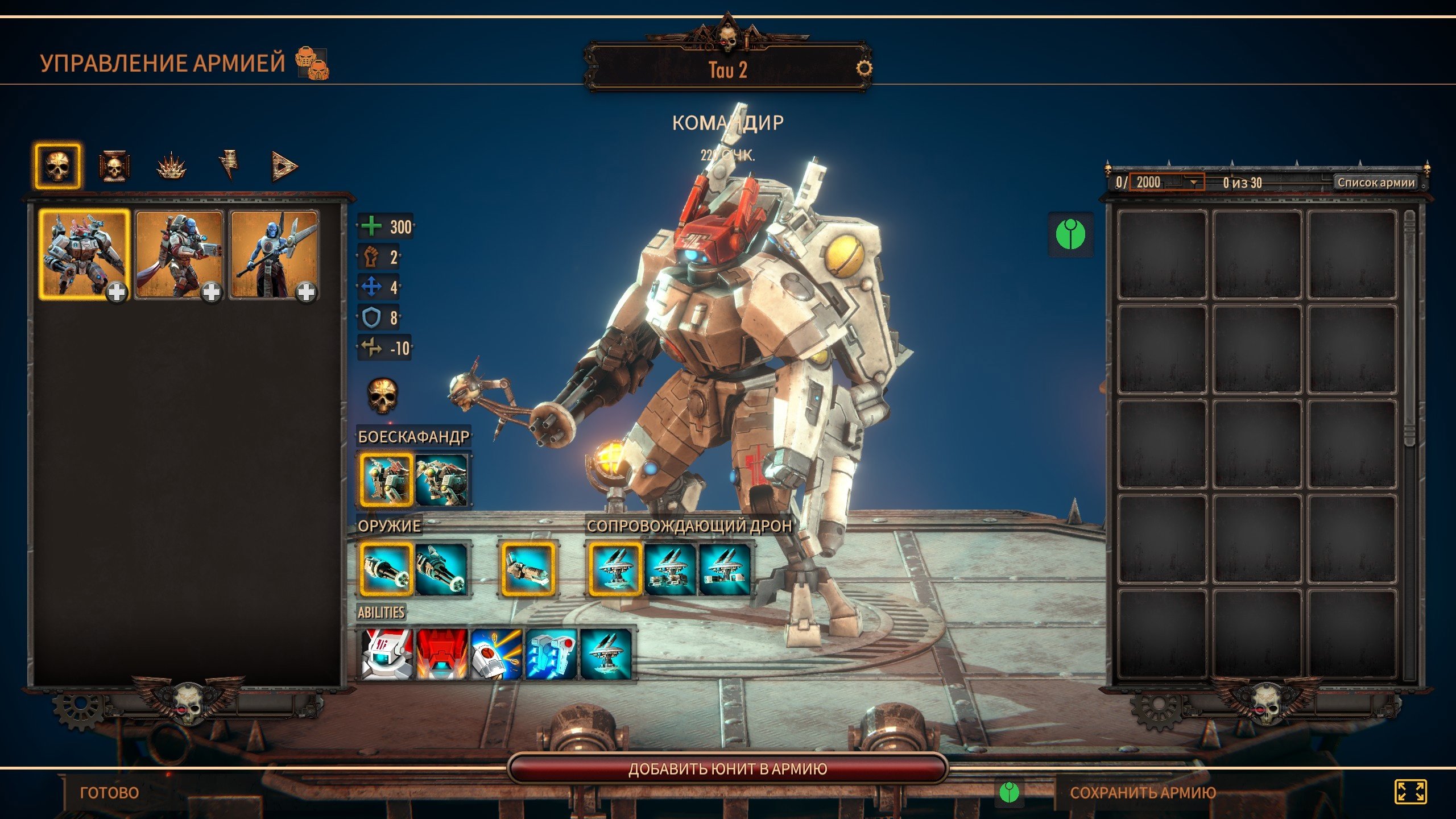Click the green Tau faction emblem
The width and height of the screenshot is (1456, 819).
pos(1070,234)
